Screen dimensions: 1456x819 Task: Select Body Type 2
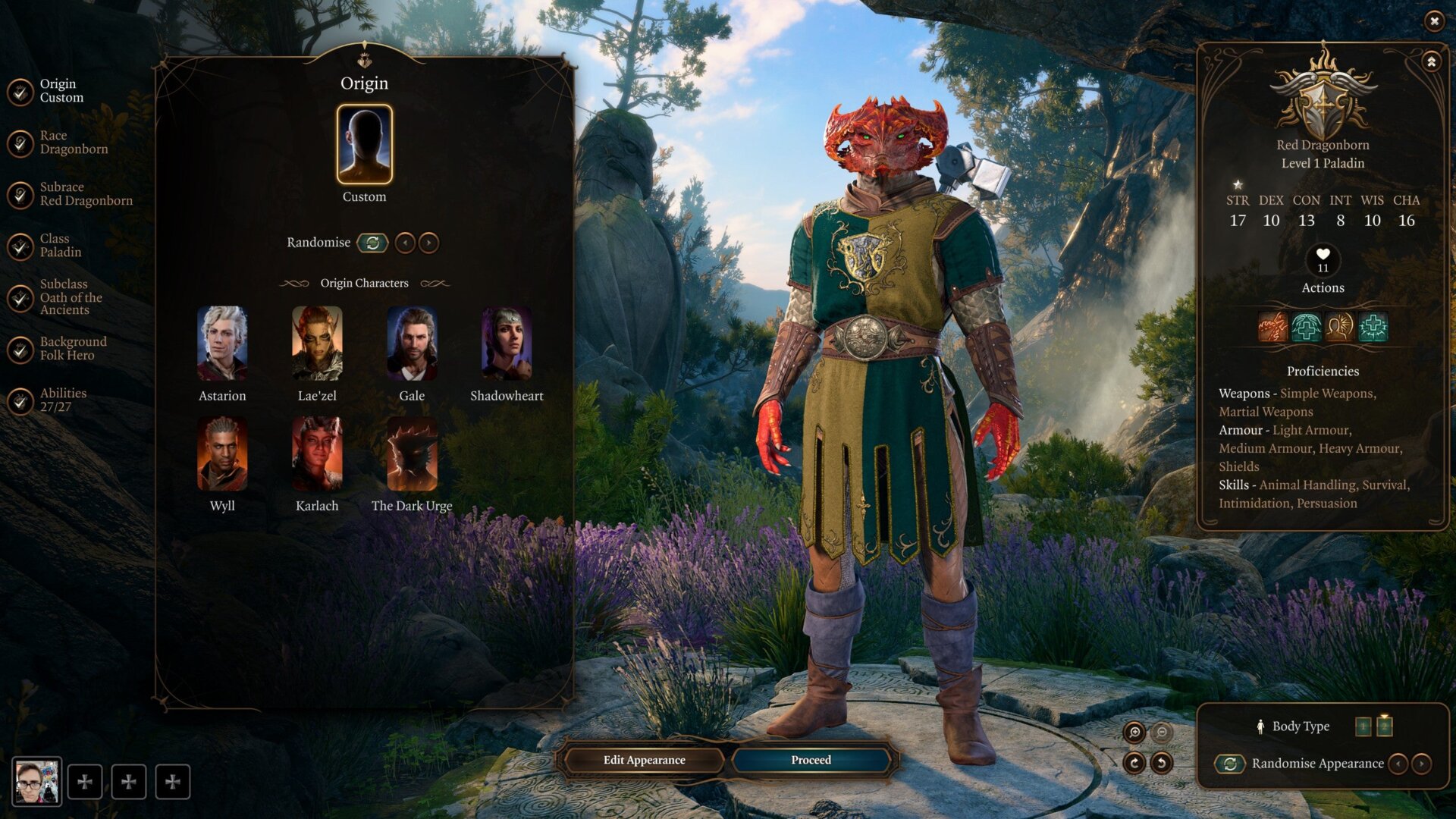coord(1385,726)
